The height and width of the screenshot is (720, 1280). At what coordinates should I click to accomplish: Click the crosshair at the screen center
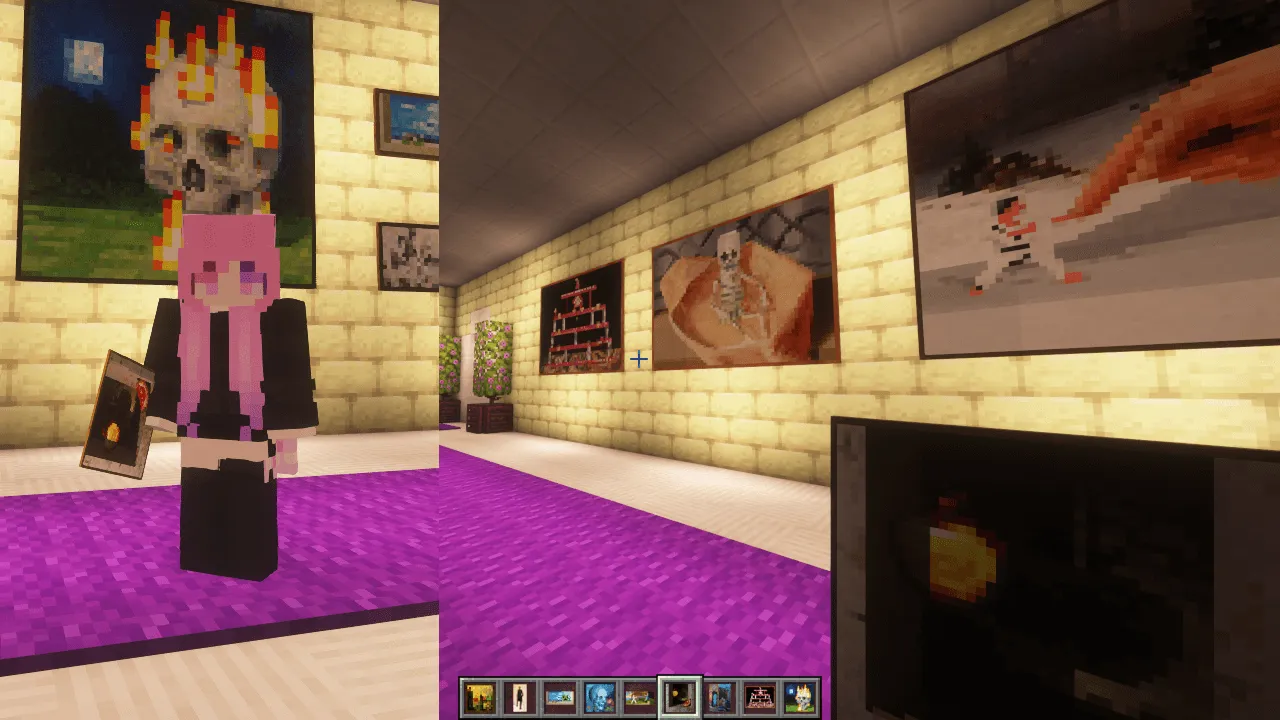(x=639, y=359)
